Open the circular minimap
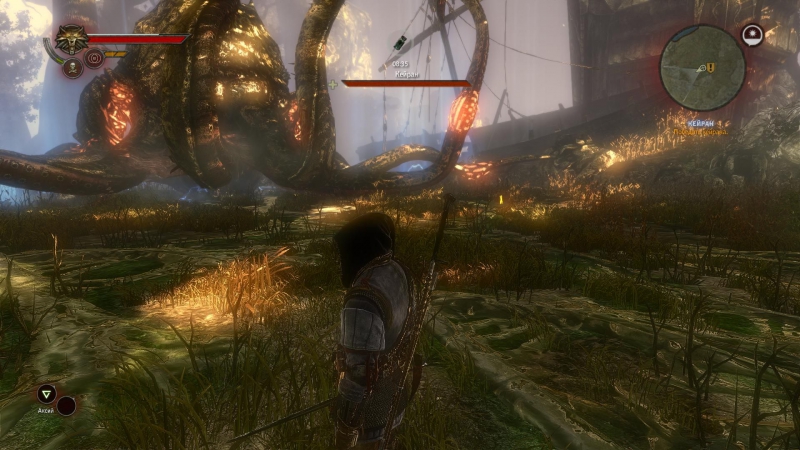The image size is (800, 450). pos(702,68)
